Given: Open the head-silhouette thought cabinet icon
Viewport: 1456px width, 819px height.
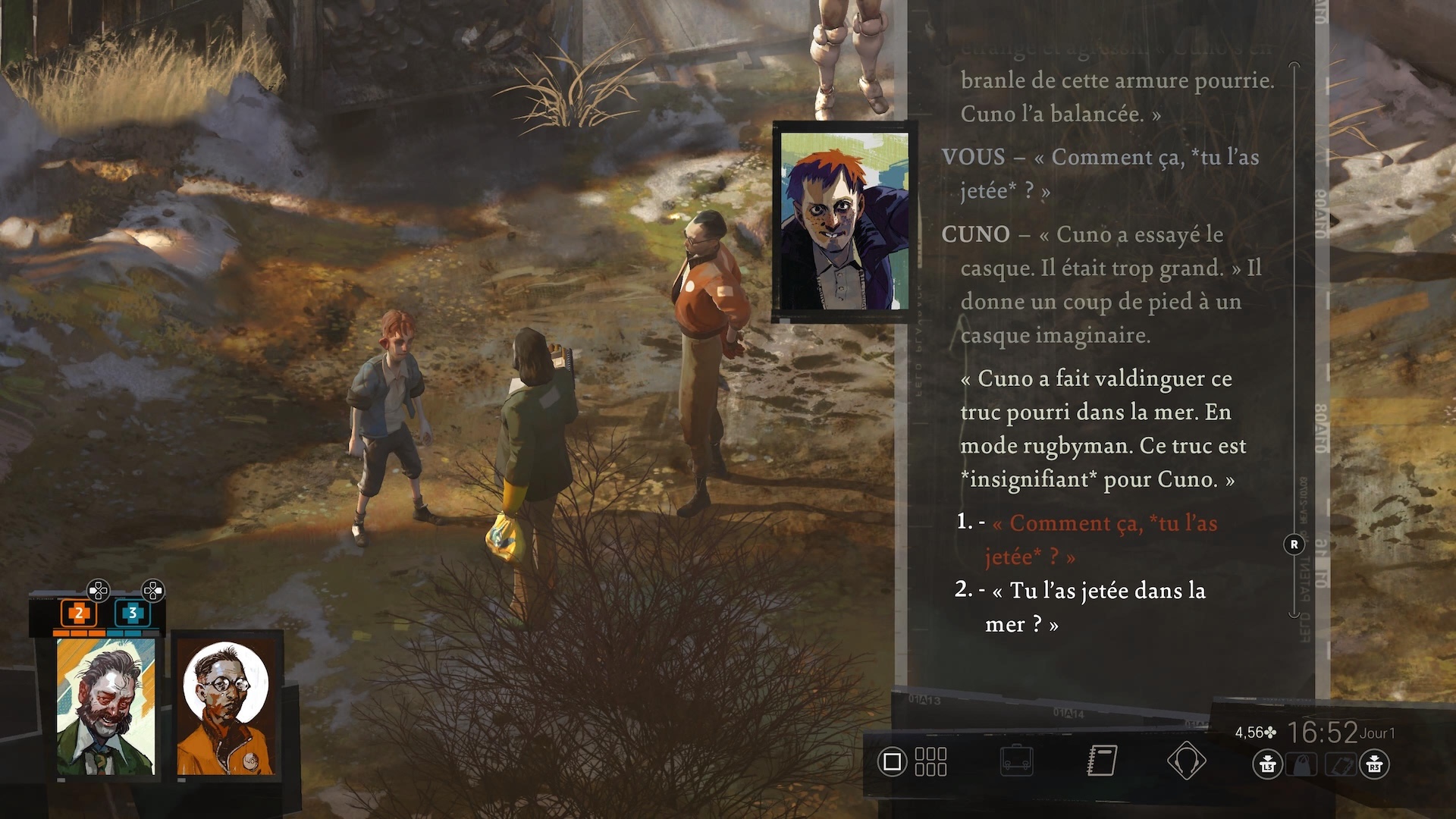Looking at the screenshot, I should 1187,761.
